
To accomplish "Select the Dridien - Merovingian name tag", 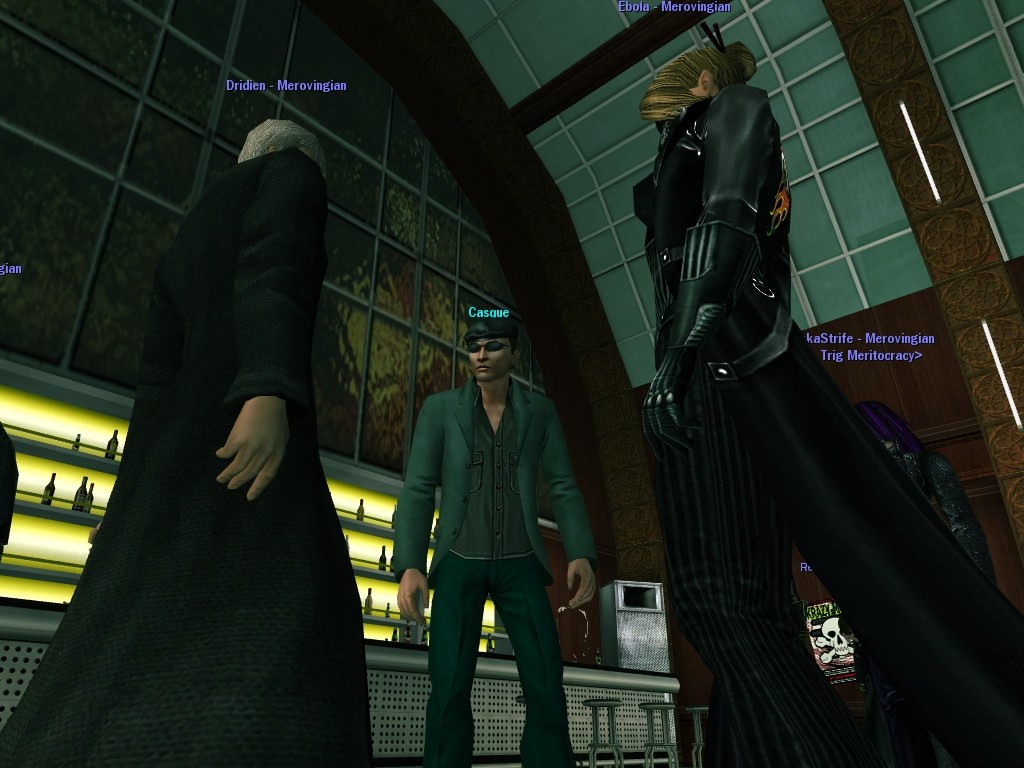I will [x=286, y=86].
